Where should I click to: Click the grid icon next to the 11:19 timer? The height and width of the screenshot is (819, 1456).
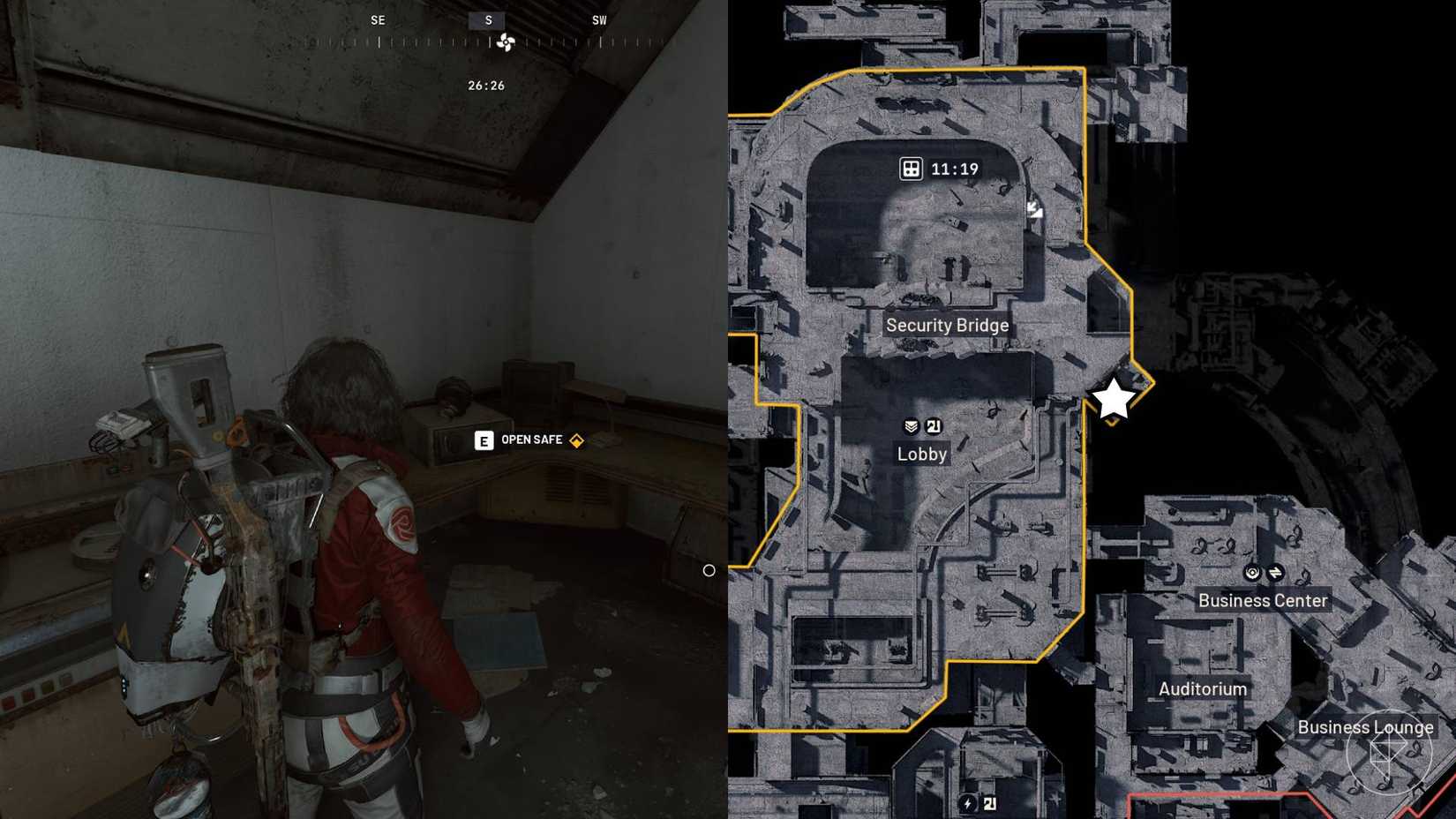point(909,168)
